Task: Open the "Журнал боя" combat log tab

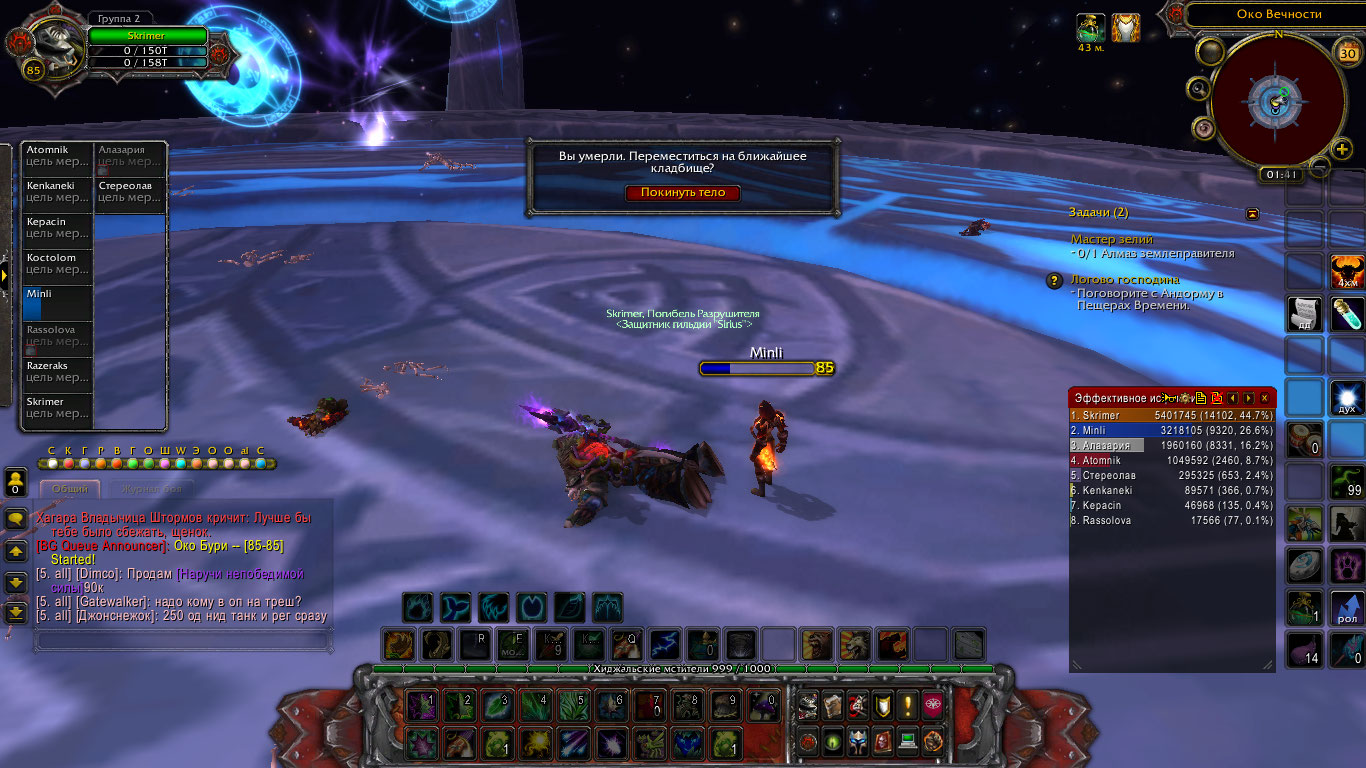Action: tap(144, 489)
